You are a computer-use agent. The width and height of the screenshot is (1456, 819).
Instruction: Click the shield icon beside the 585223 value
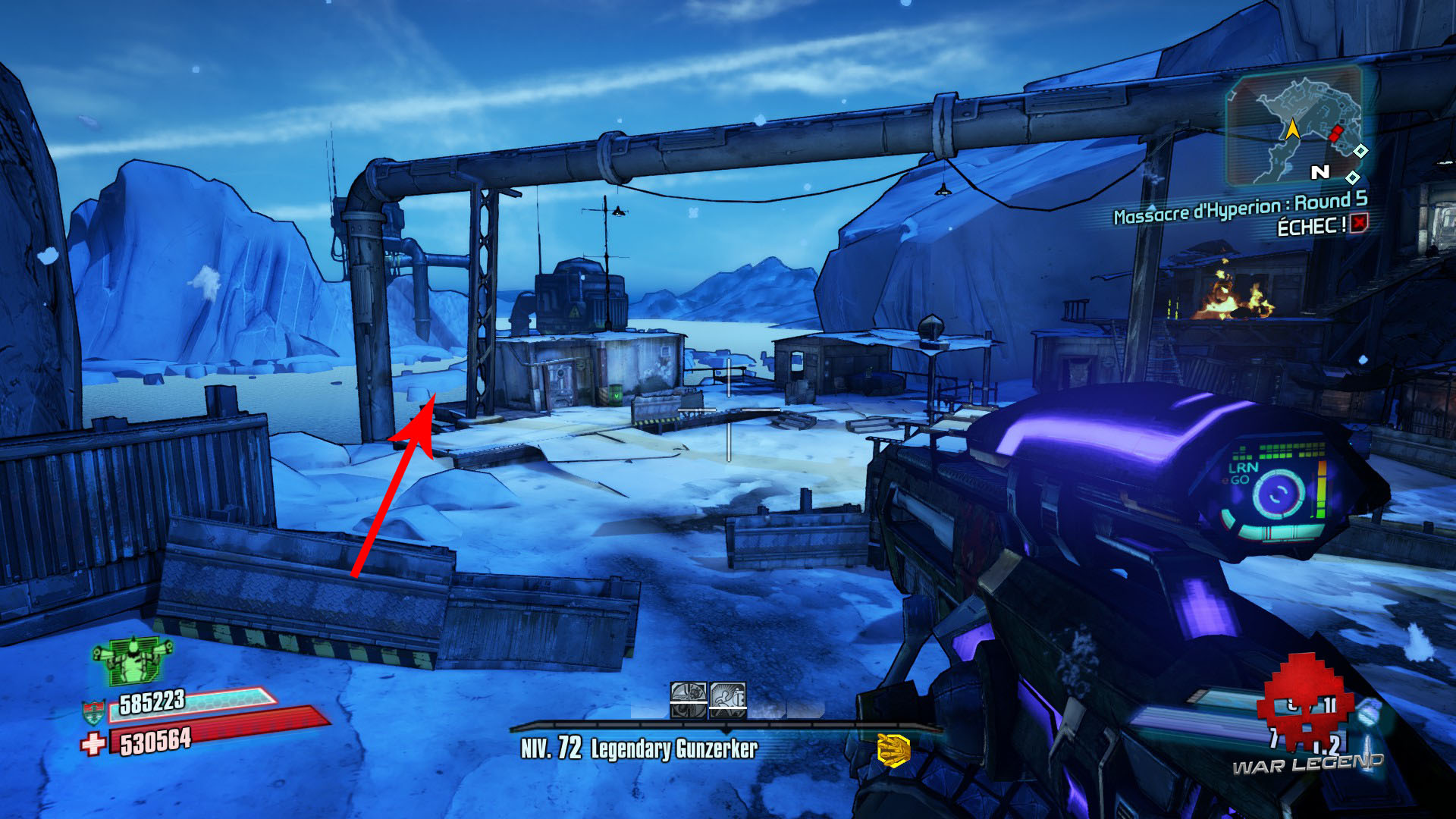tap(93, 712)
